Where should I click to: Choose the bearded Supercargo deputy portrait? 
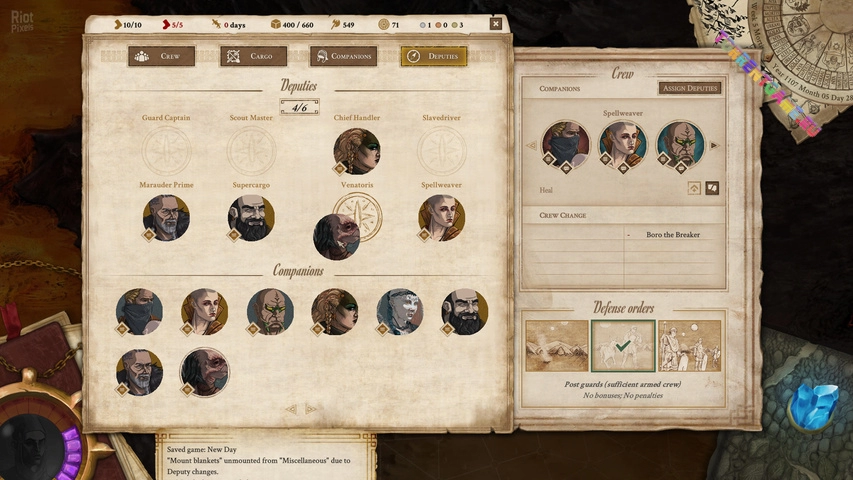[251, 217]
